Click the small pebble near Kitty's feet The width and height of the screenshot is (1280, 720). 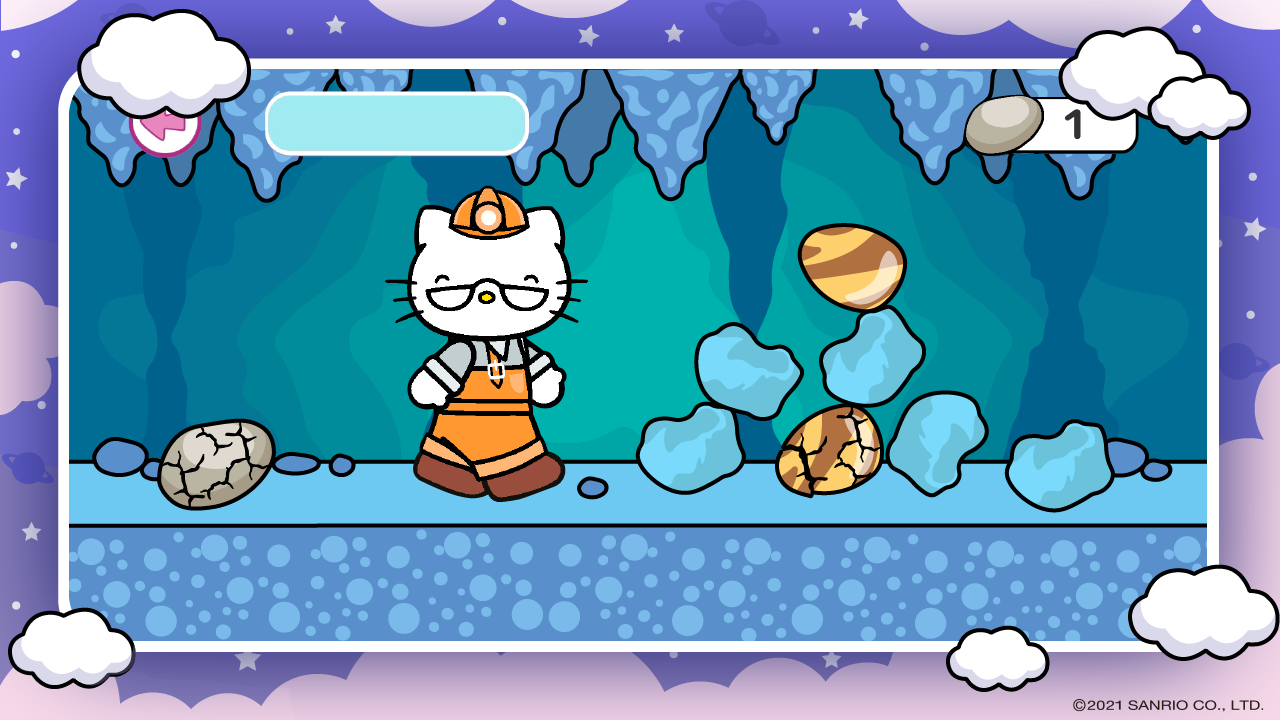click(x=591, y=485)
